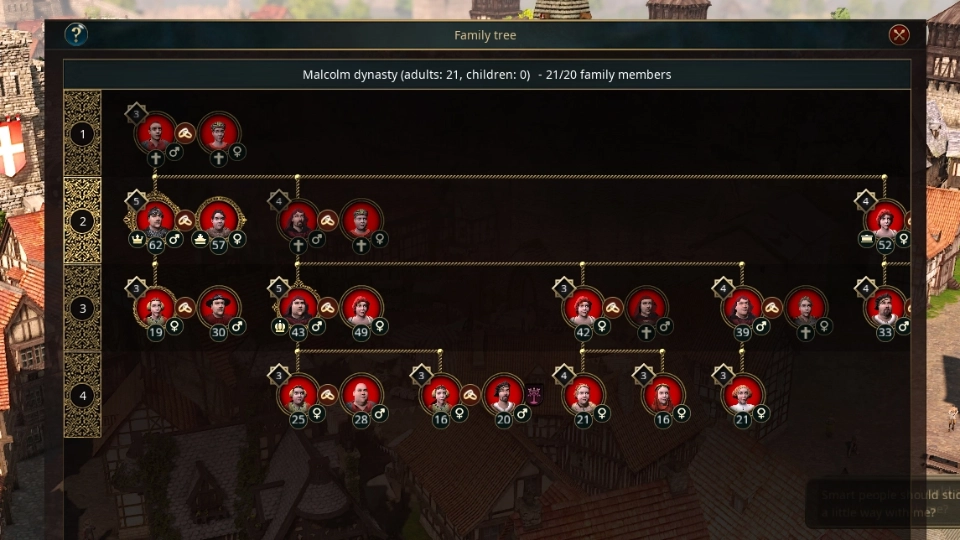The height and width of the screenshot is (540, 960).
Task: Choose the 25-year-old woman's portrait
Action: pos(298,394)
